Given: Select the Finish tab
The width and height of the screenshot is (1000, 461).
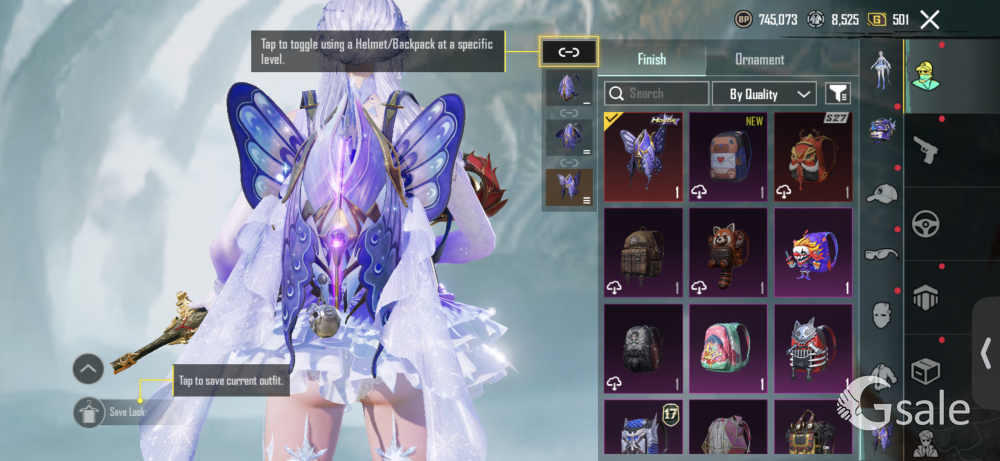Looking at the screenshot, I should pyautogui.click(x=652, y=59).
